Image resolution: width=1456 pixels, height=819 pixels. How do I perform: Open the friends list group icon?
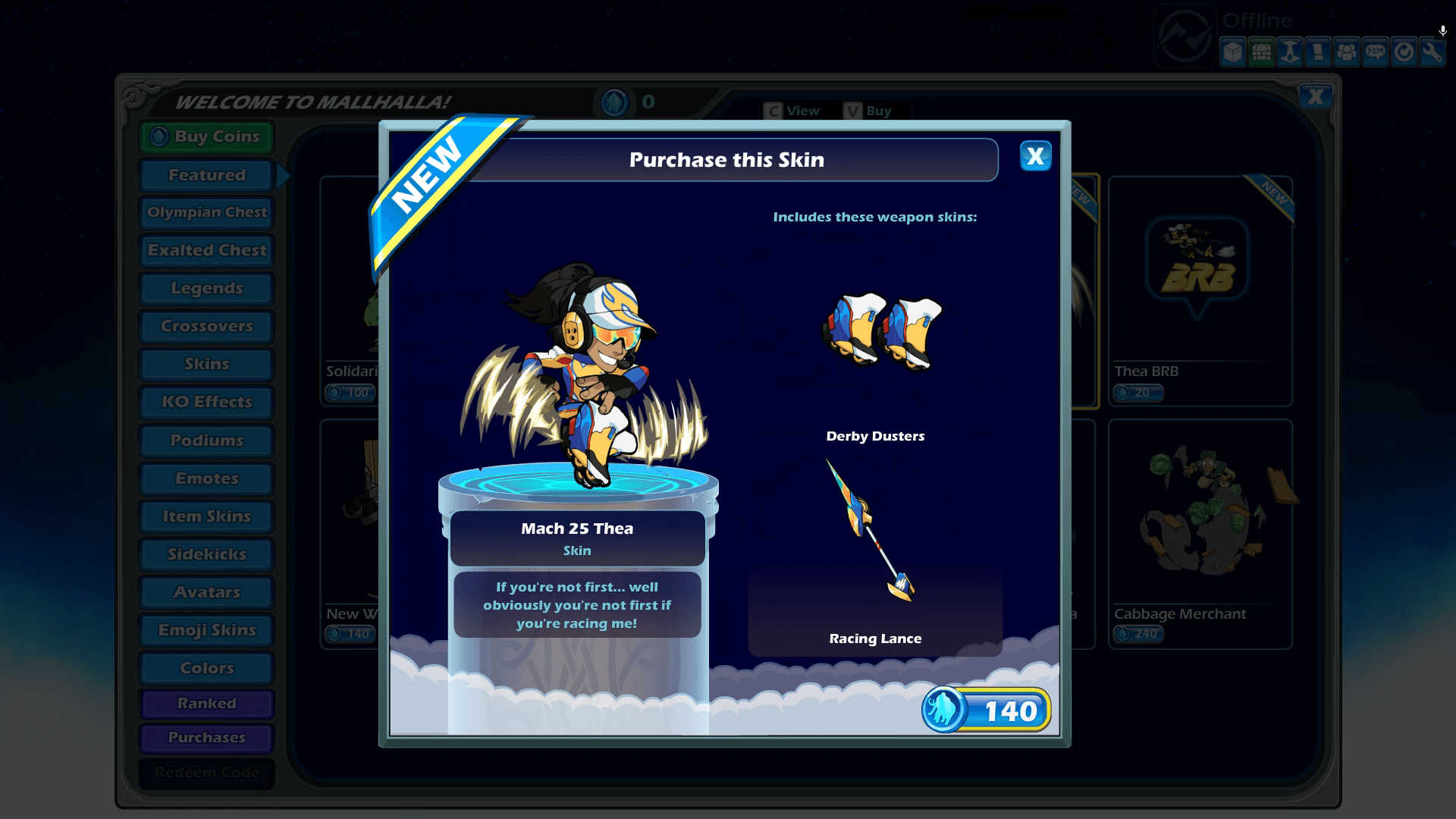pos(1346,52)
